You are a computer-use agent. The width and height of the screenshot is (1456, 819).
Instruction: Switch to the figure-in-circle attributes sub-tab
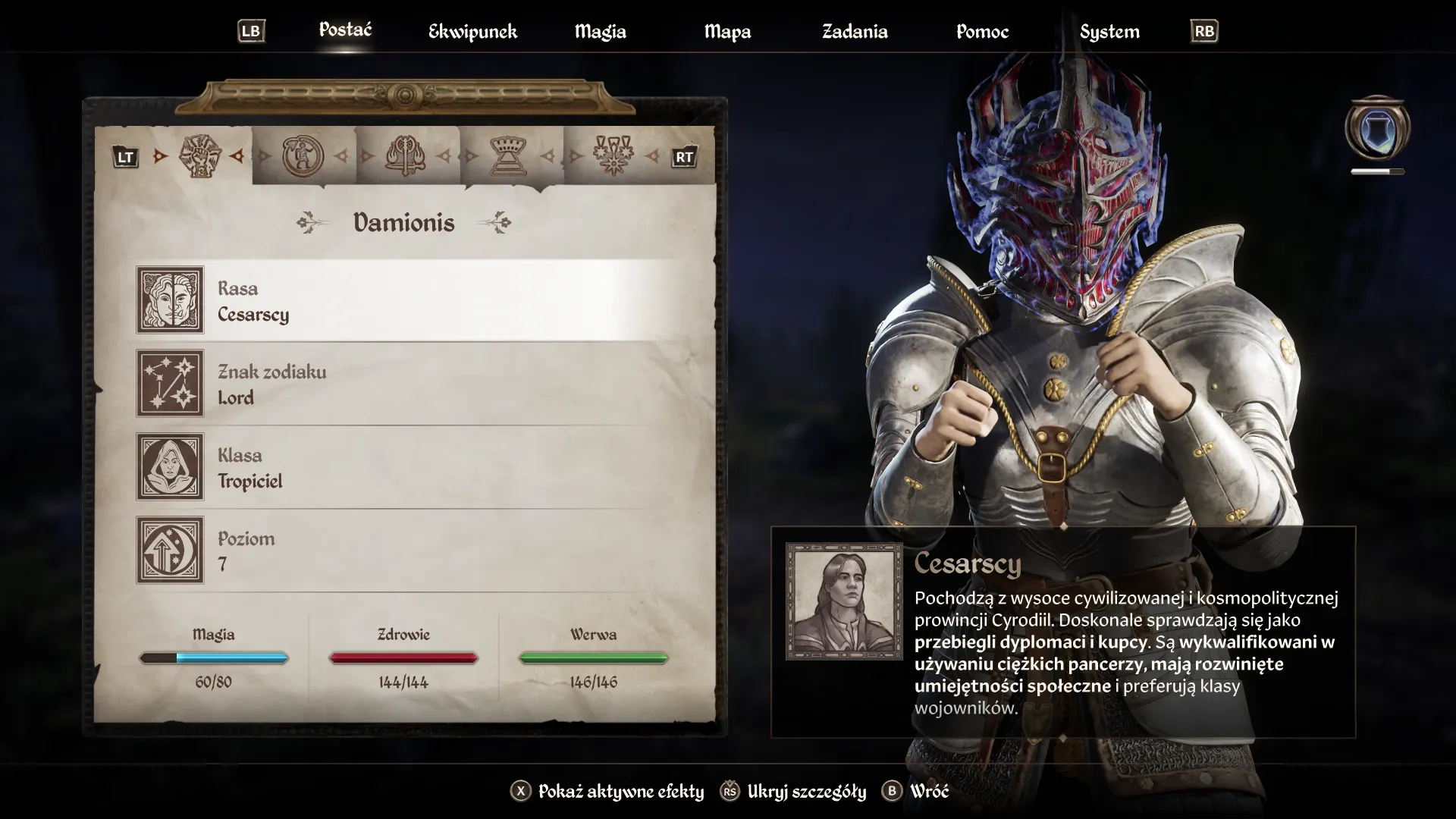coord(303,156)
